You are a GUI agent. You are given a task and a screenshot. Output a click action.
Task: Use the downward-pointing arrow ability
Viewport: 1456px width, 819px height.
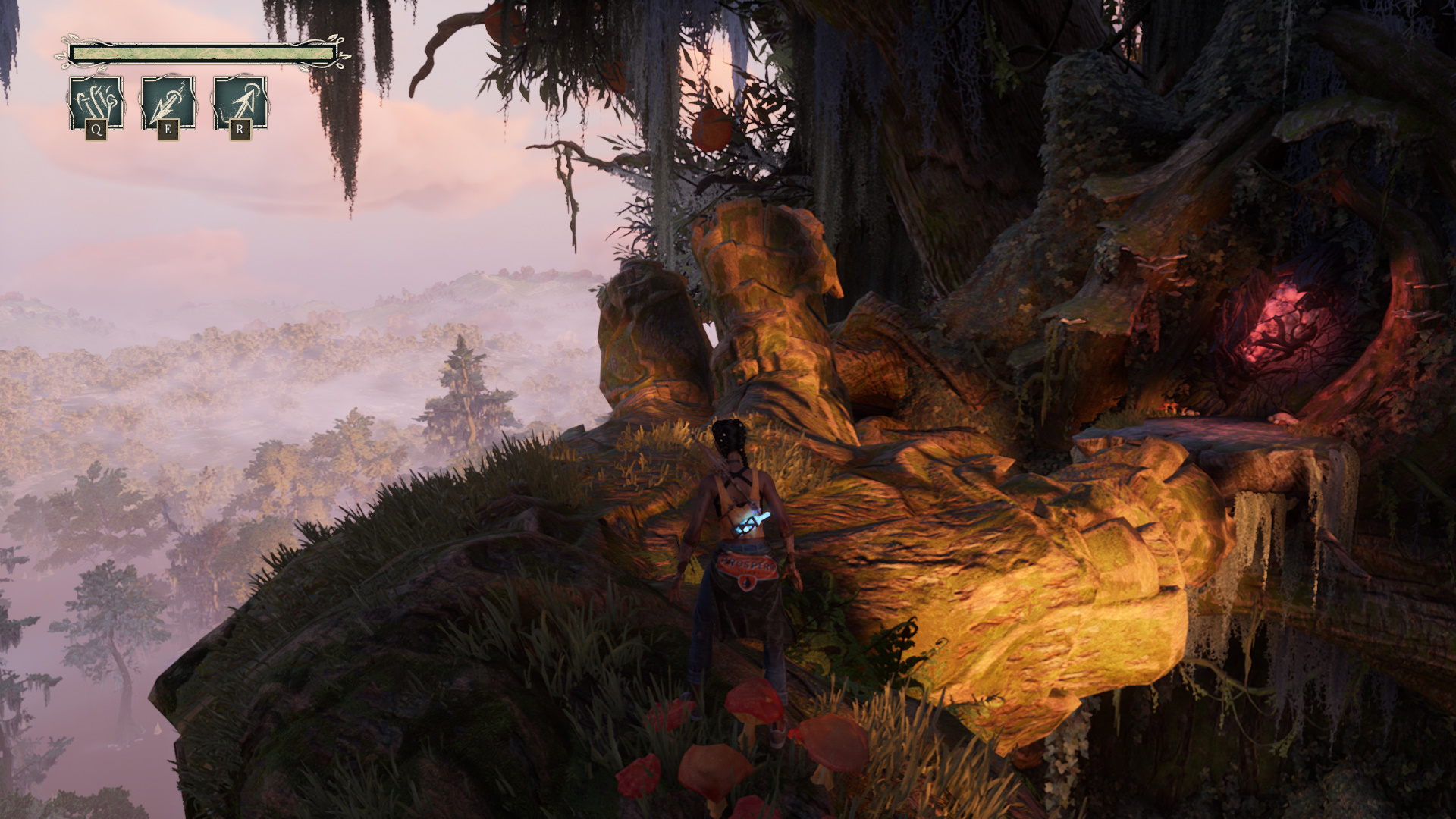click(168, 103)
